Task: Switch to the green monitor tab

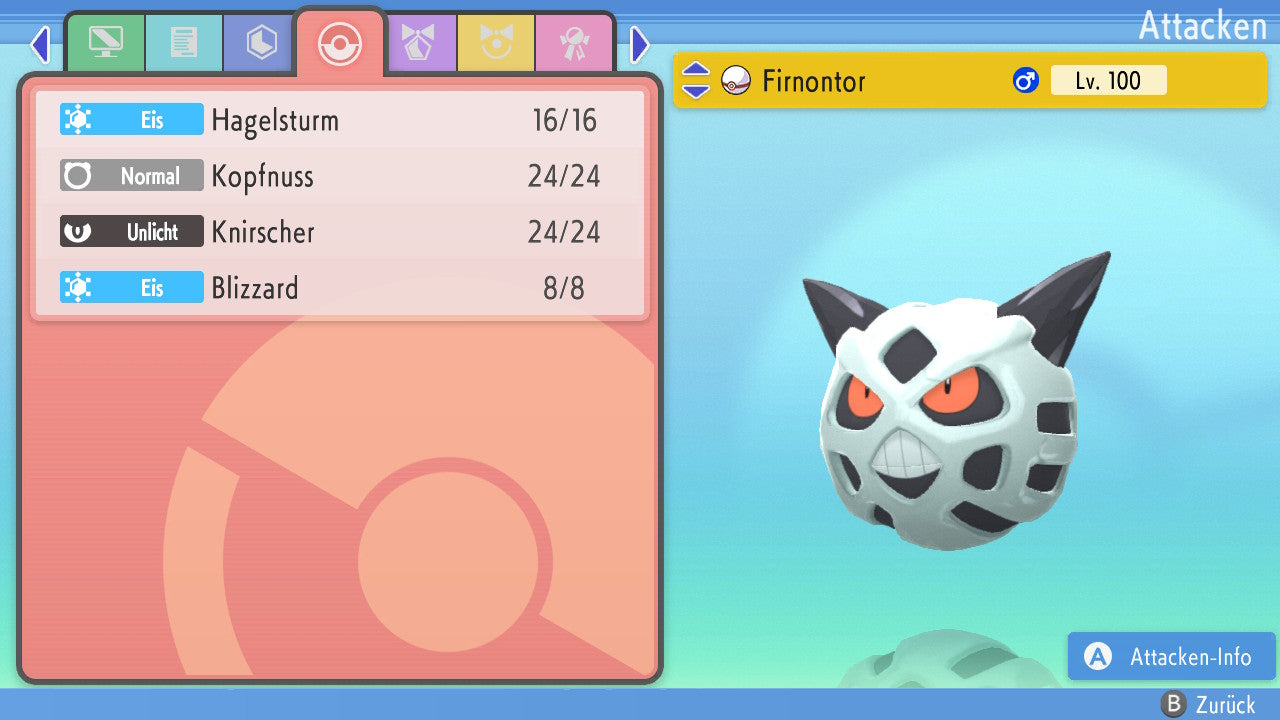Action: click(x=105, y=43)
